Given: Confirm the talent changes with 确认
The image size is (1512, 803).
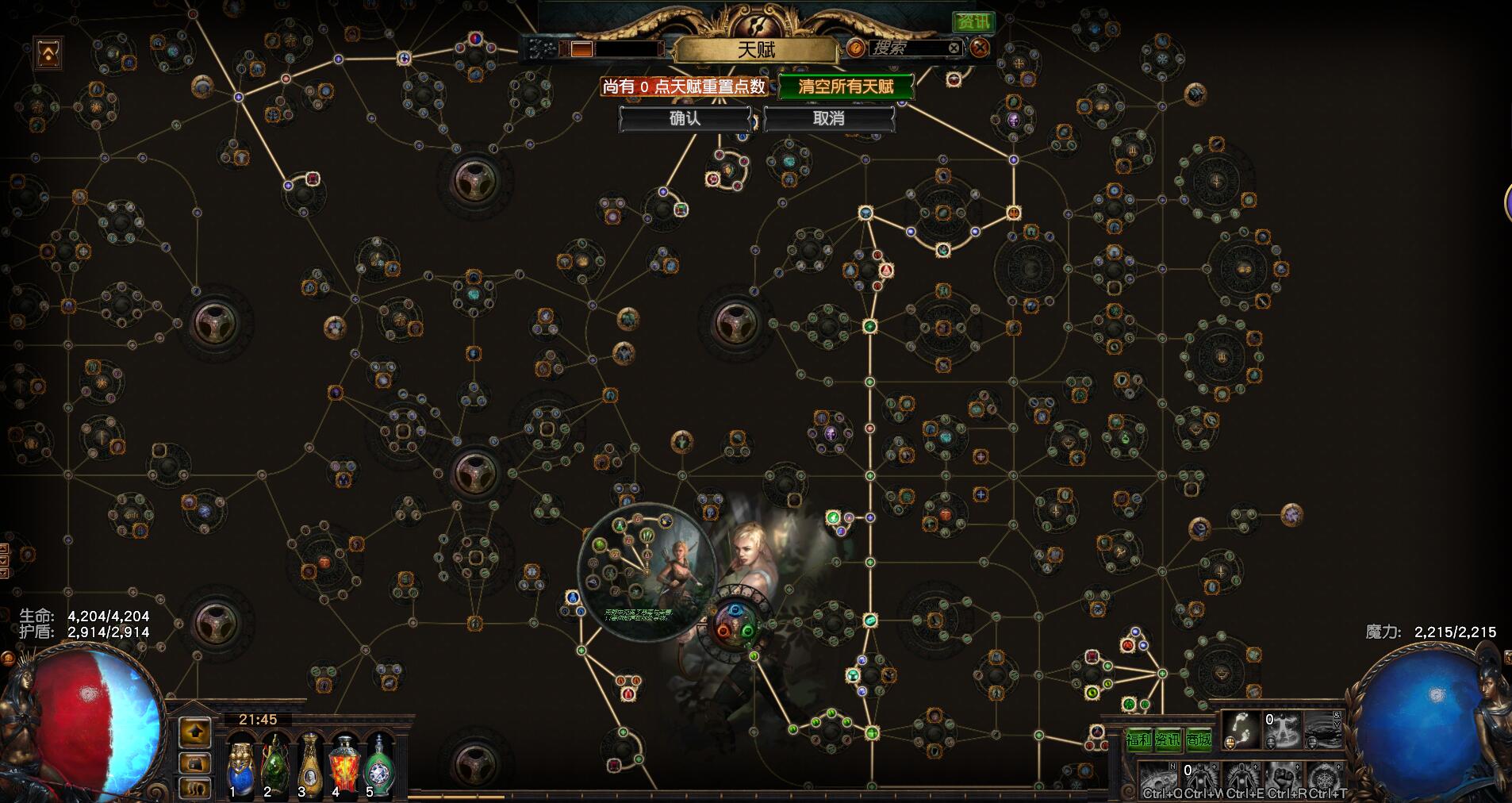Looking at the screenshot, I should point(685,119).
